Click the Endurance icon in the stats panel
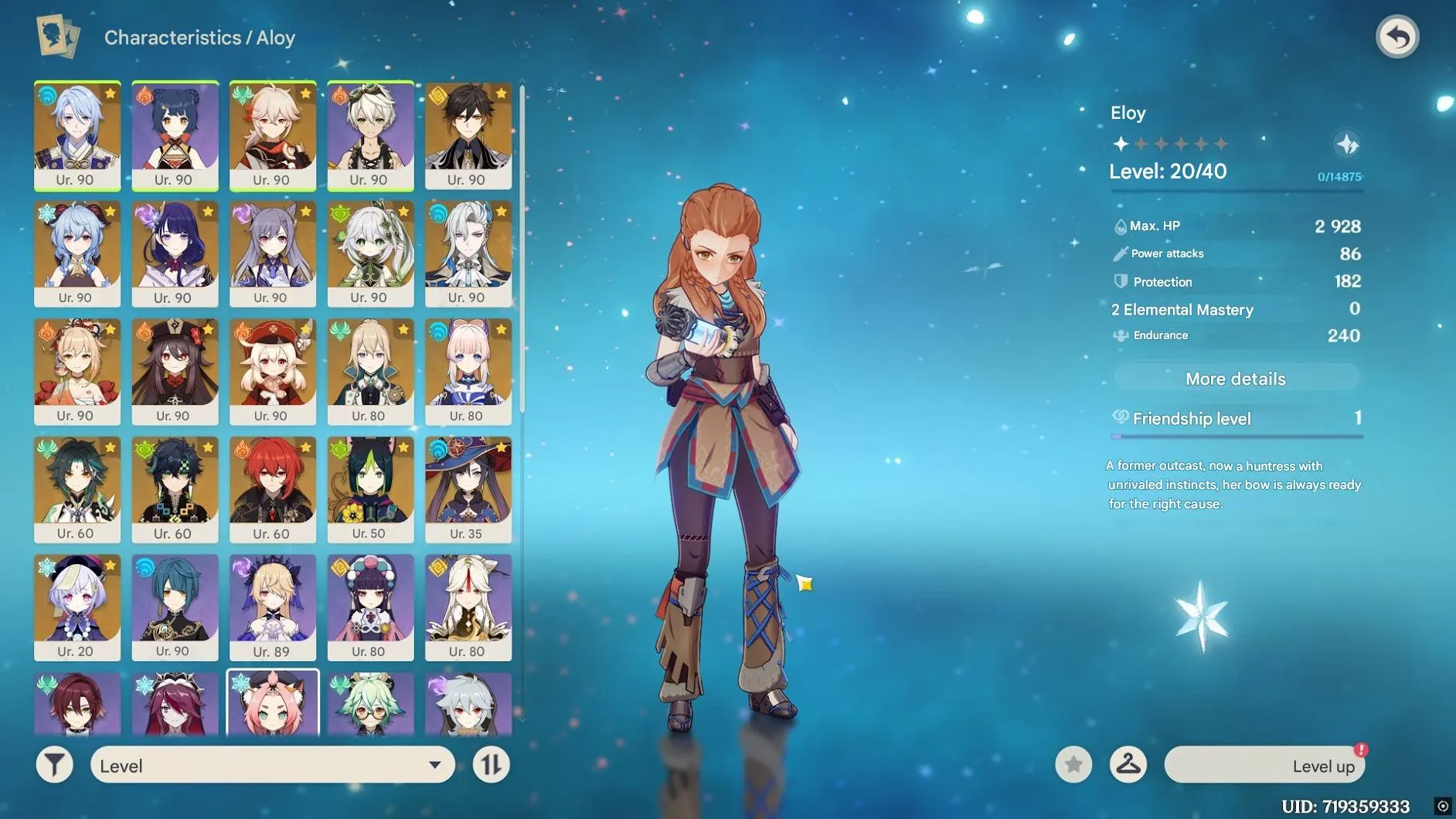This screenshot has height=819, width=1456. (x=1119, y=335)
